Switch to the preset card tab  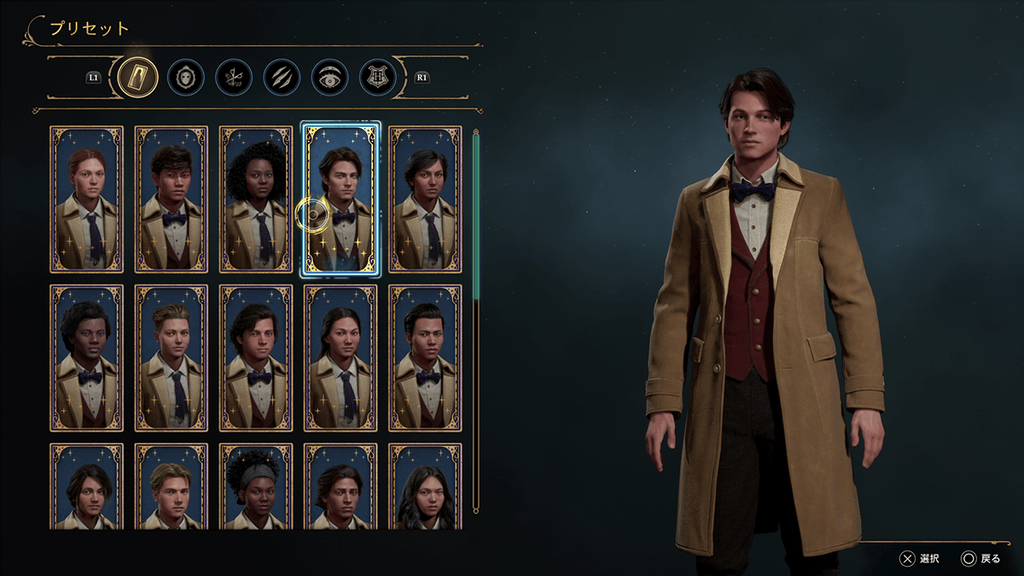[x=137, y=76]
